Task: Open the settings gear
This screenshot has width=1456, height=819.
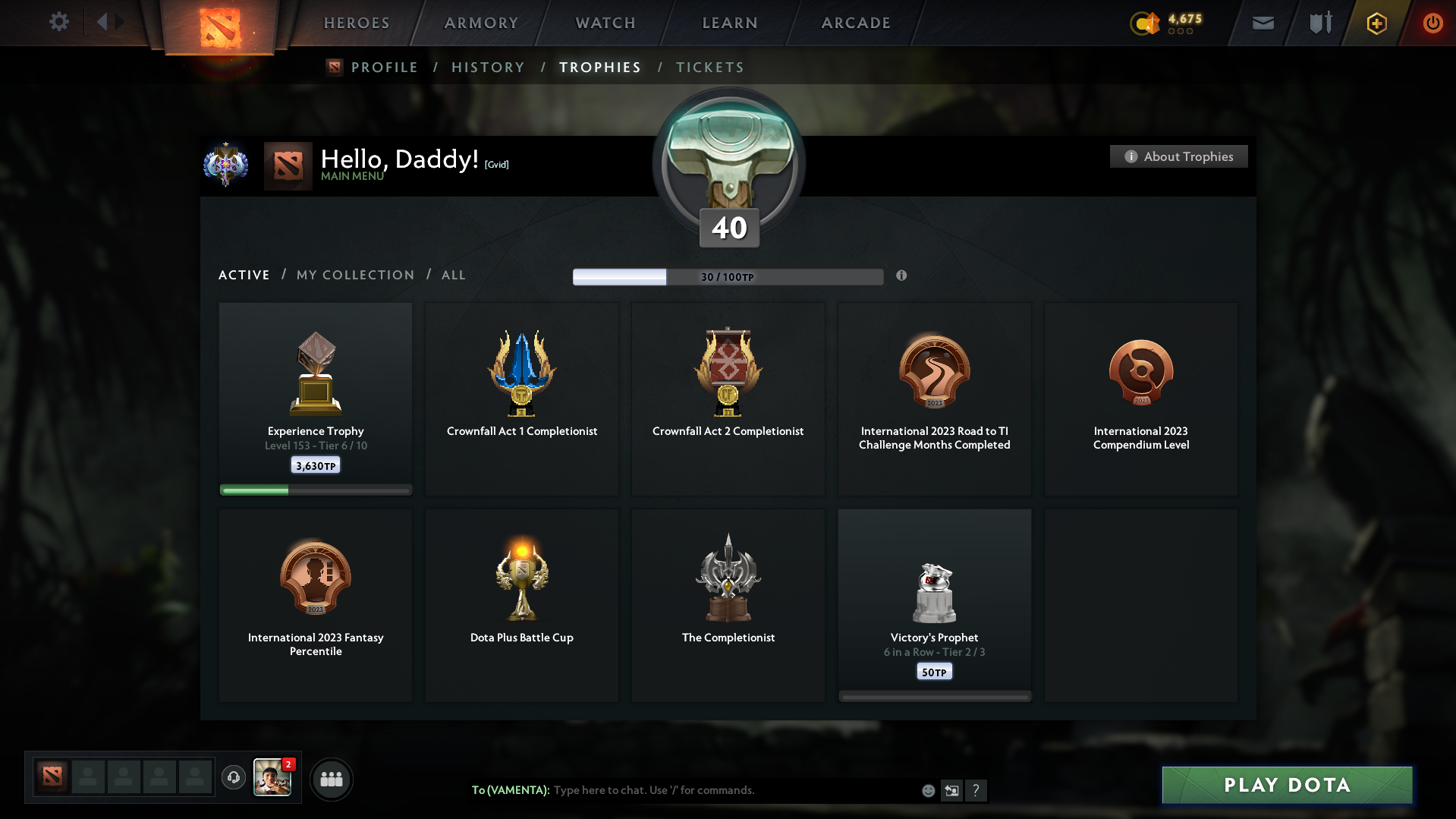Action: (58, 22)
